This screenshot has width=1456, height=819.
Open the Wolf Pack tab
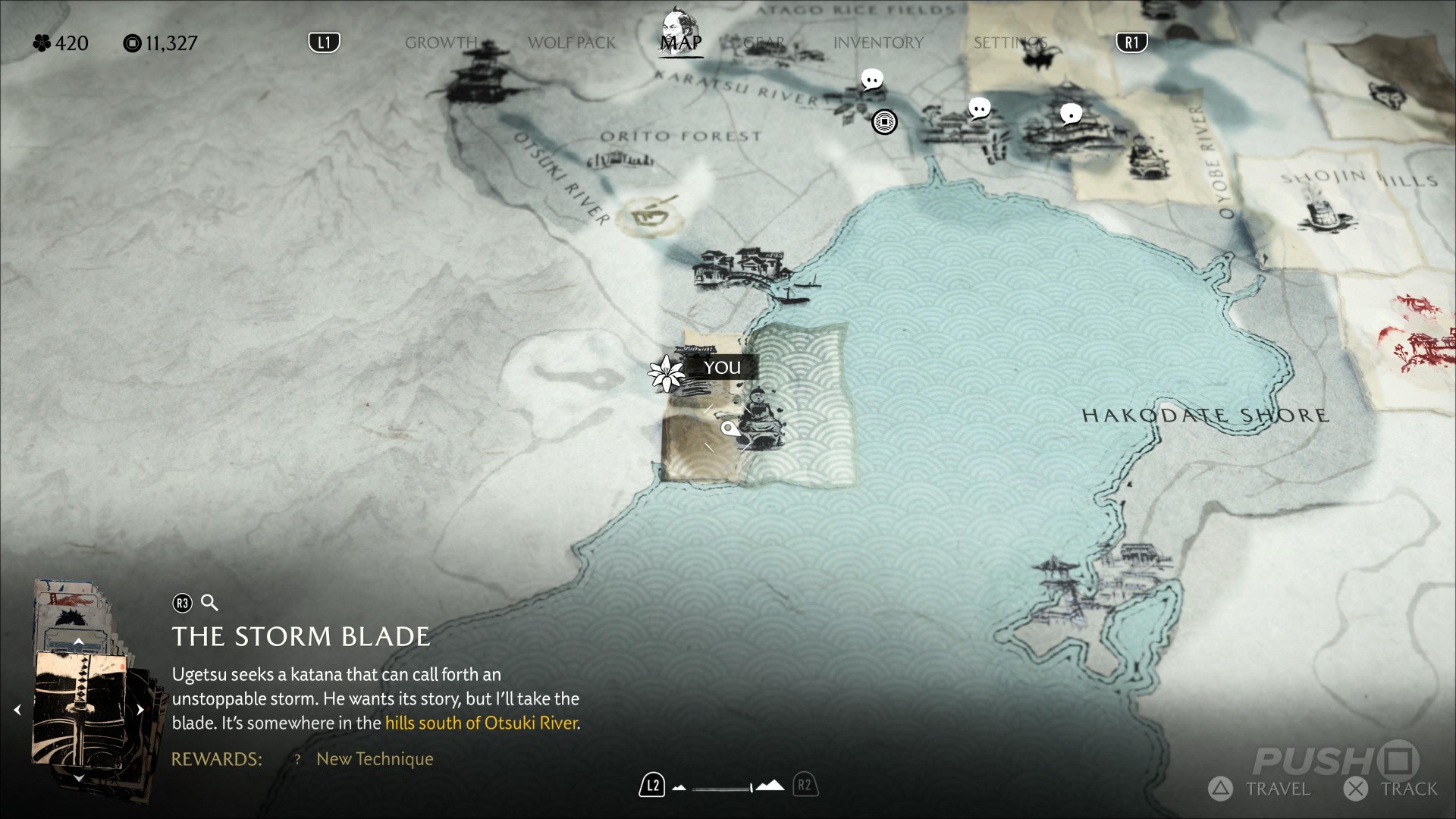pos(572,42)
